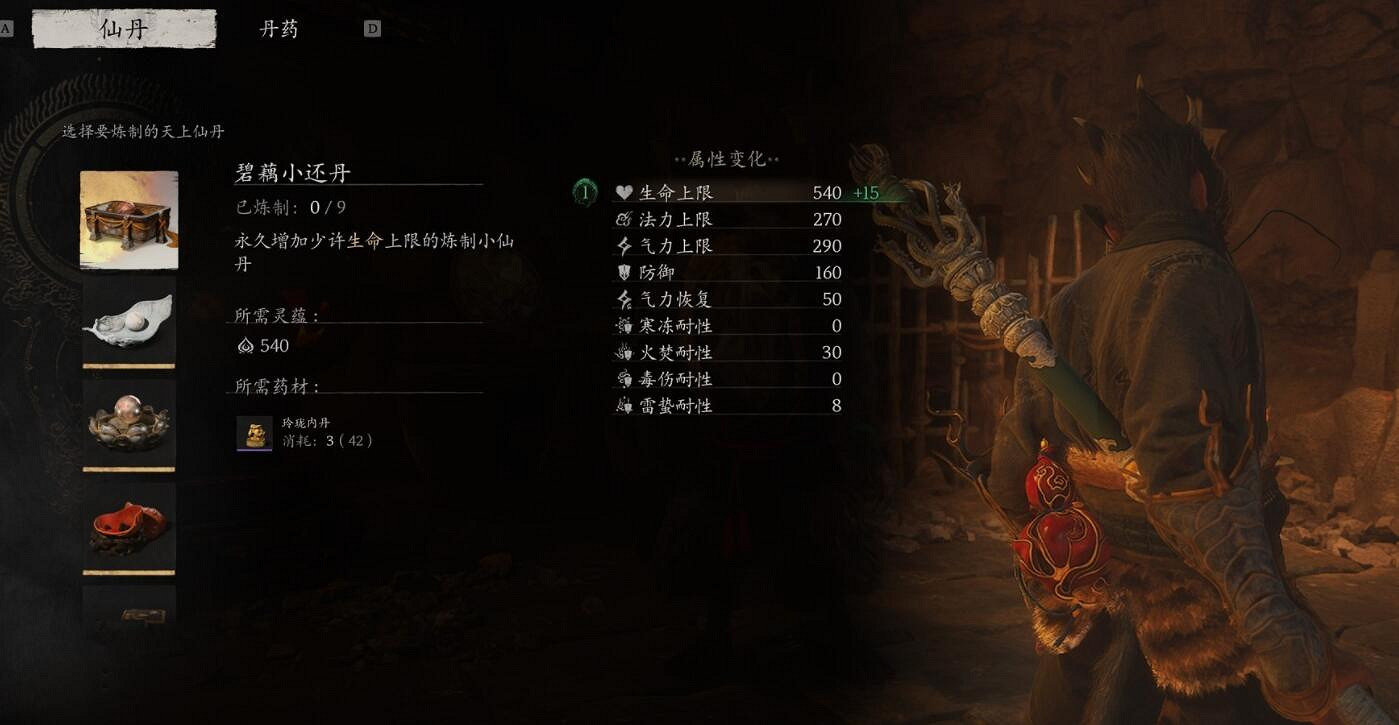Image resolution: width=1399 pixels, height=725 pixels.
Task: Select the 法力上限 stat icon
Action: tap(621, 219)
